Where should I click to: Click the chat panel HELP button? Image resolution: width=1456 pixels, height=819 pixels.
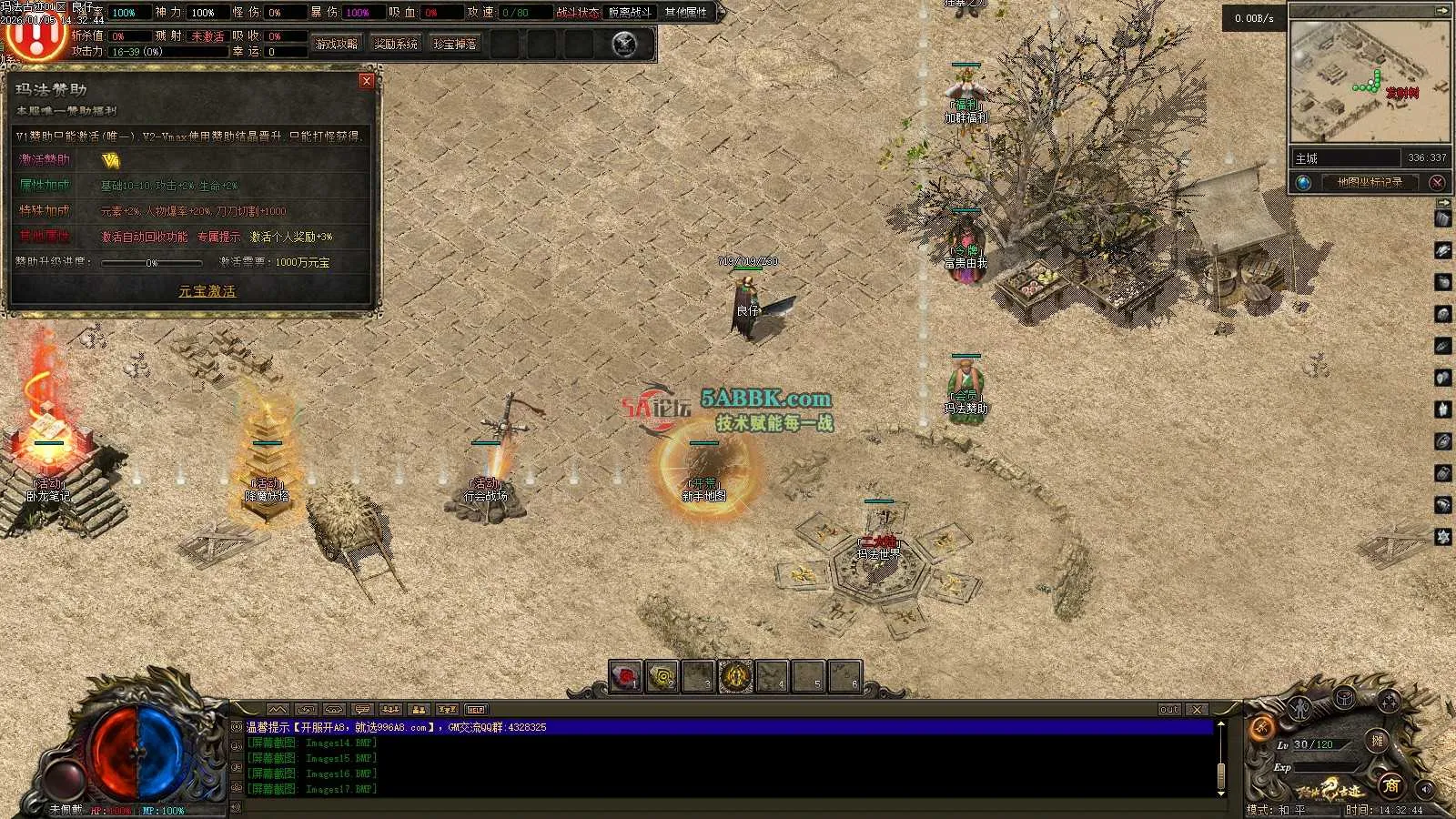coord(476,710)
